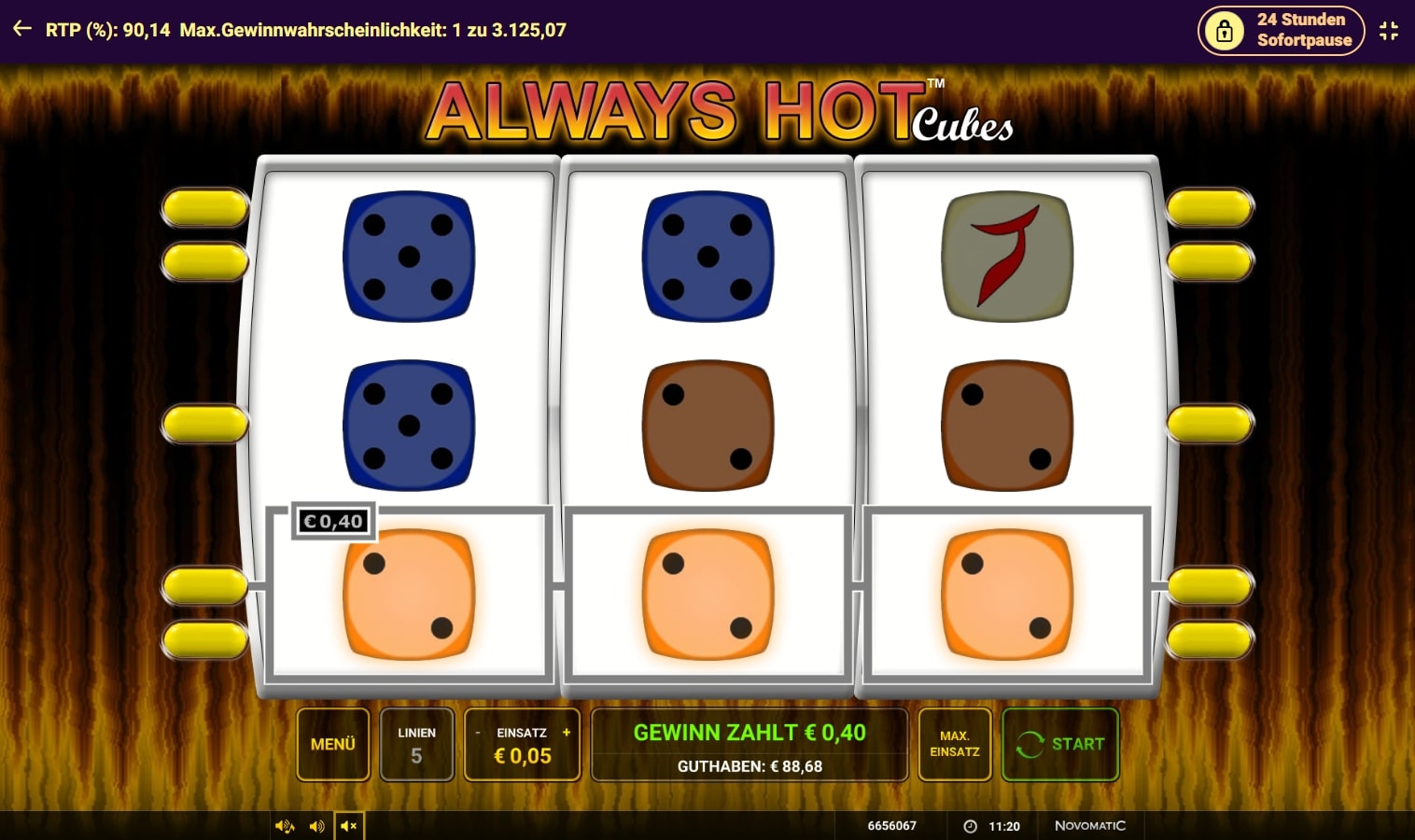Exit fullscreen via the collapse icon
This screenshot has width=1415, height=840.
[x=1389, y=30]
